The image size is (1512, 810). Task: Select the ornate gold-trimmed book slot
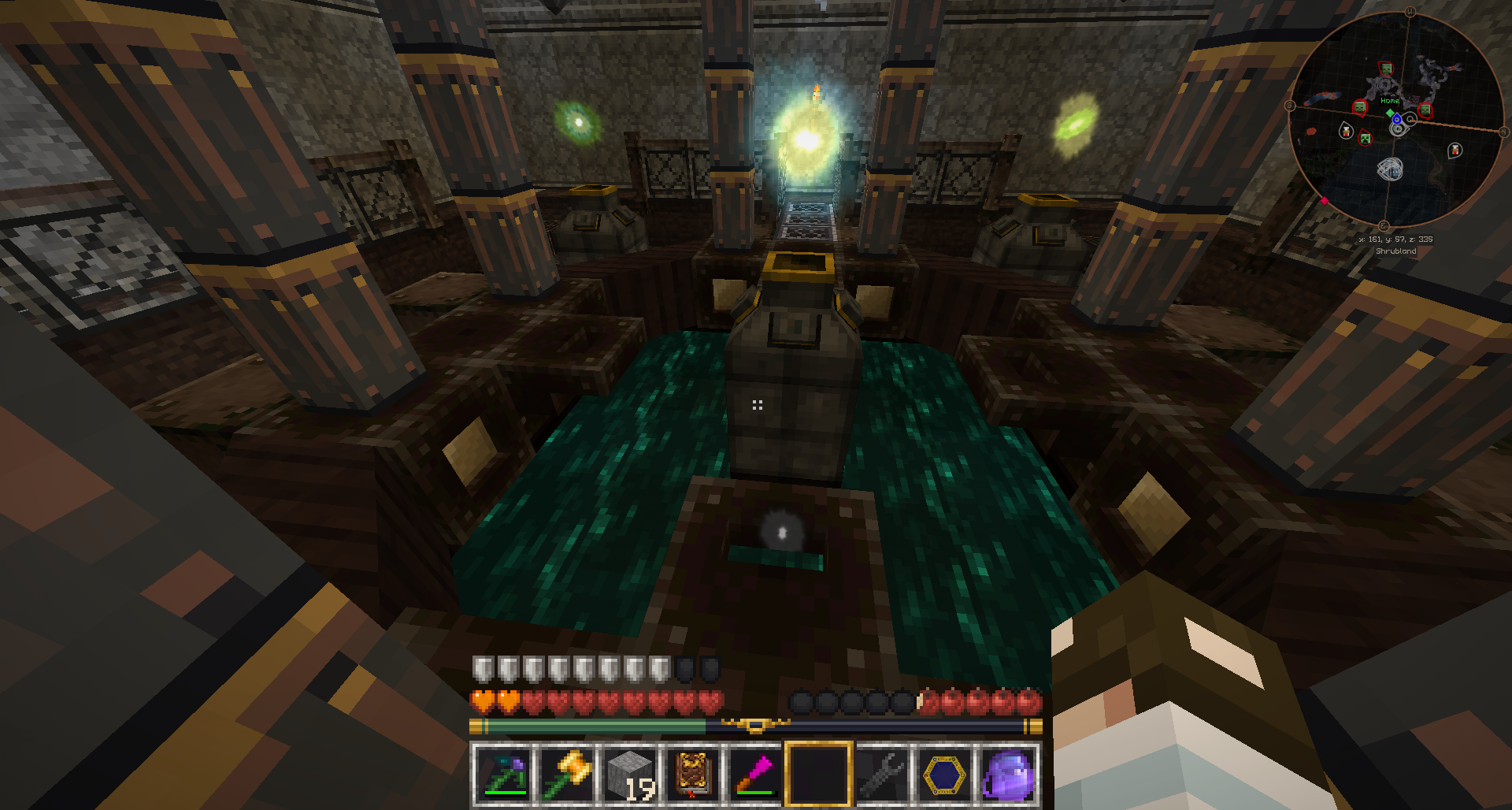(x=693, y=774)
